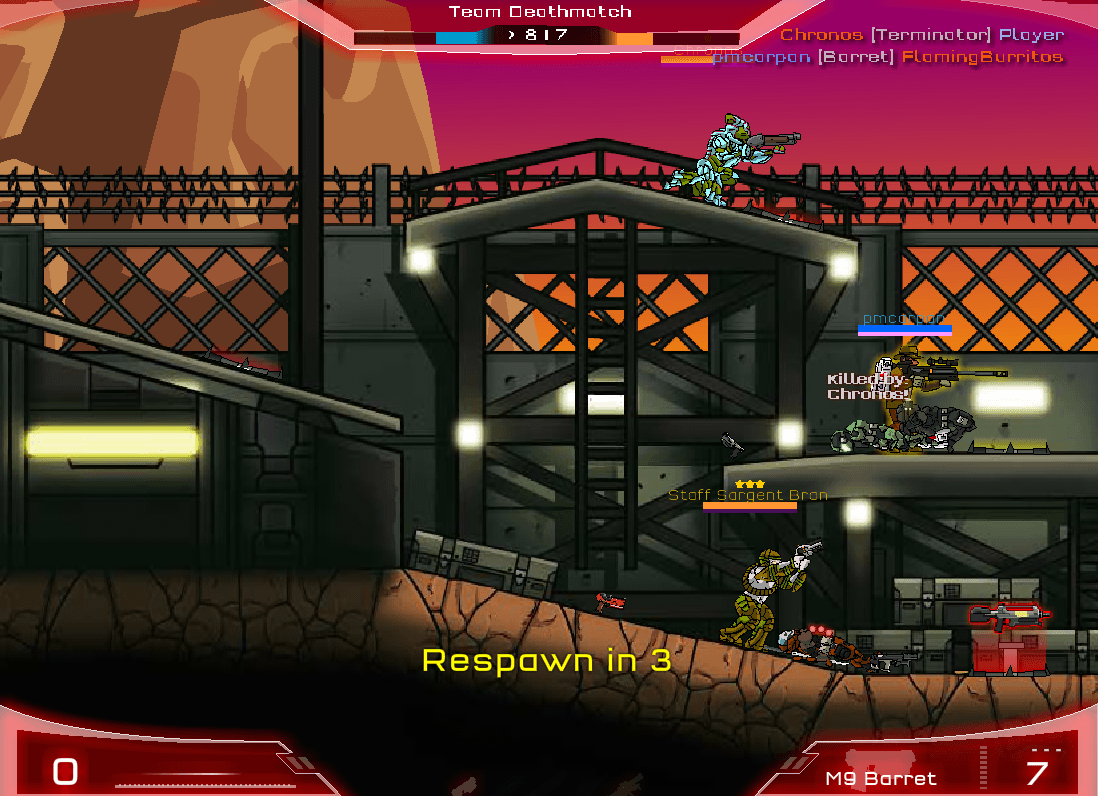Click the M9 Barret weapon indicator

pyautogui.click(x=881, y=777)
